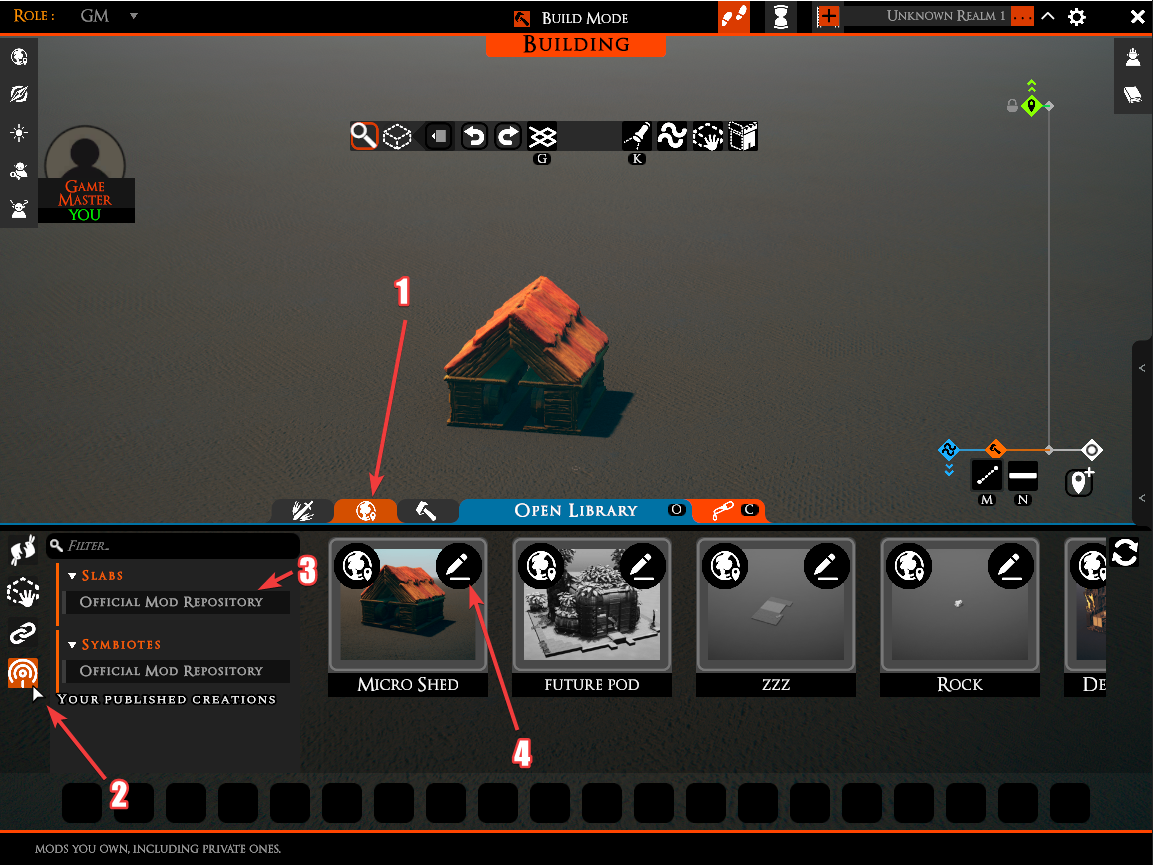Image resolution: width=1153 pixels, height=865 pixels.
Task: Undo the last build action
Action: [474, 136]
